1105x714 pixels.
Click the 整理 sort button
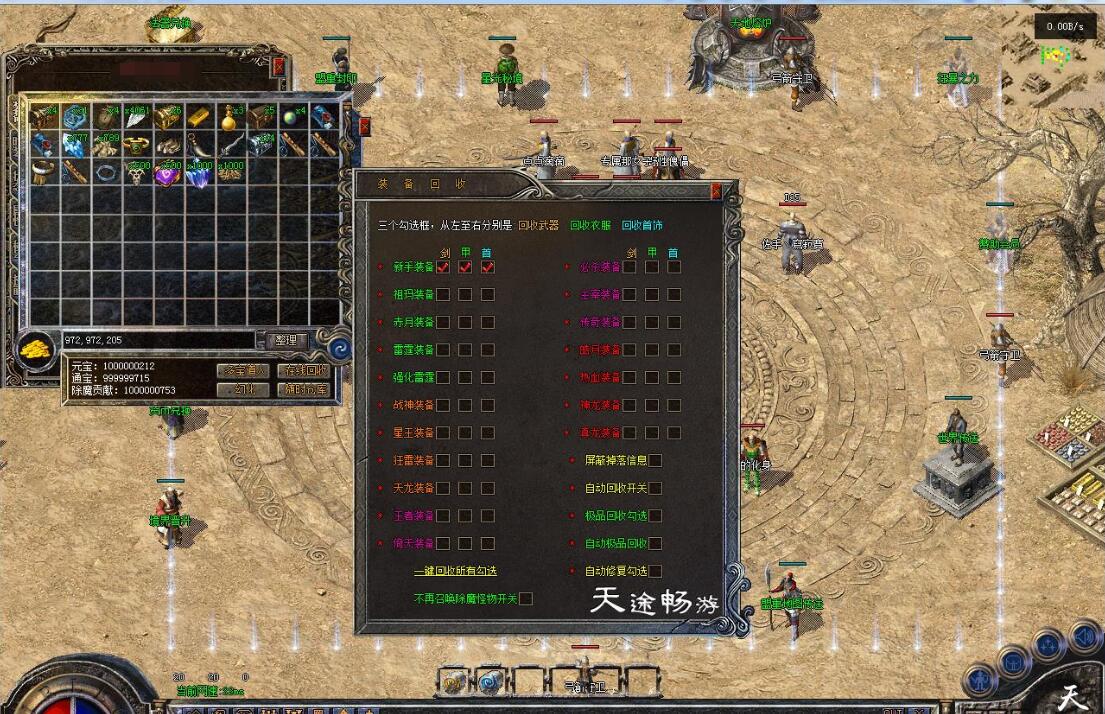[x=285, y=340]
